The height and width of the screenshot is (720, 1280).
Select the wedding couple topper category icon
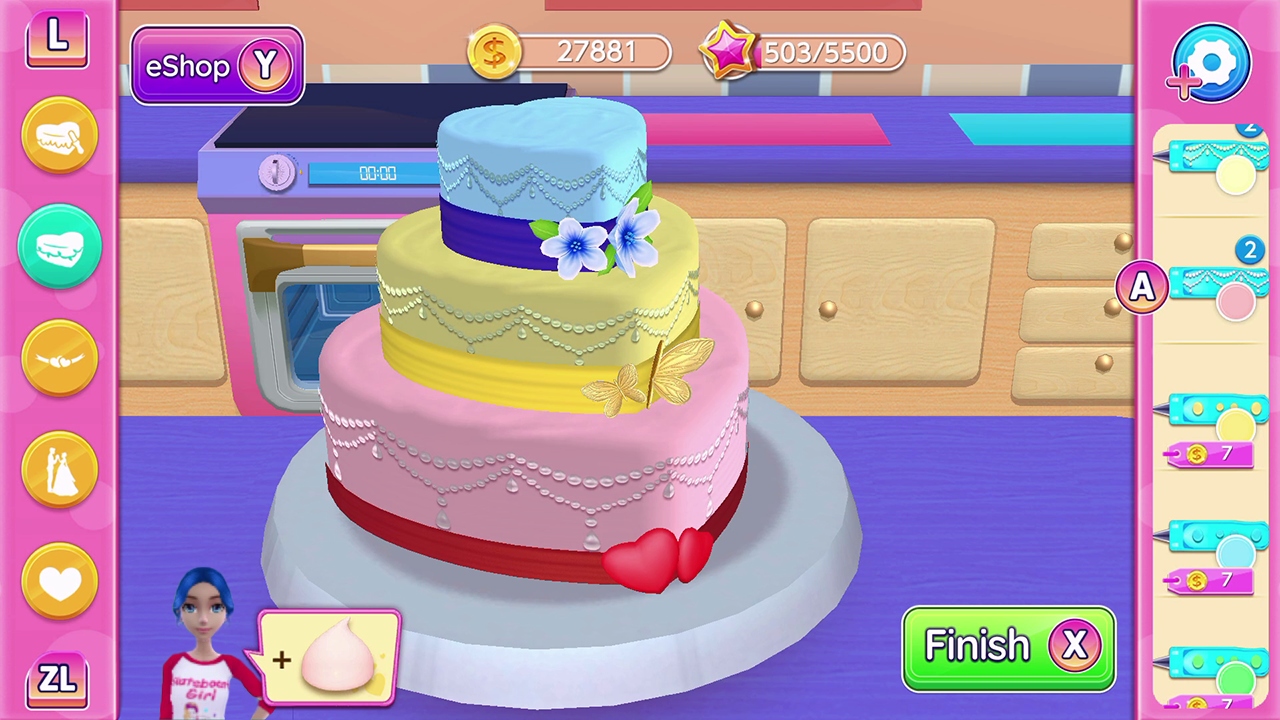57,465
